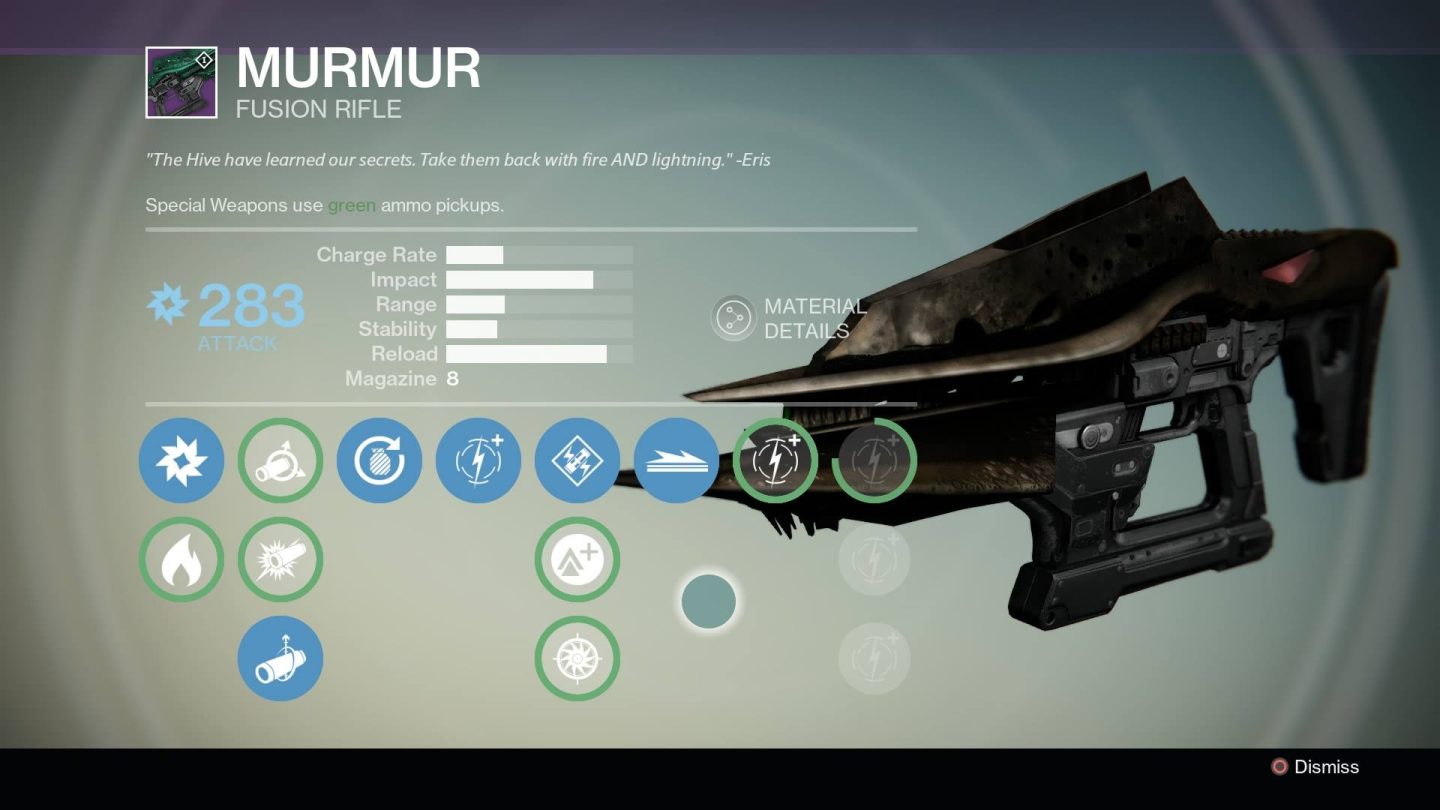
Task: Pick the triangle with plus sign perk
Action: (577, 559)
